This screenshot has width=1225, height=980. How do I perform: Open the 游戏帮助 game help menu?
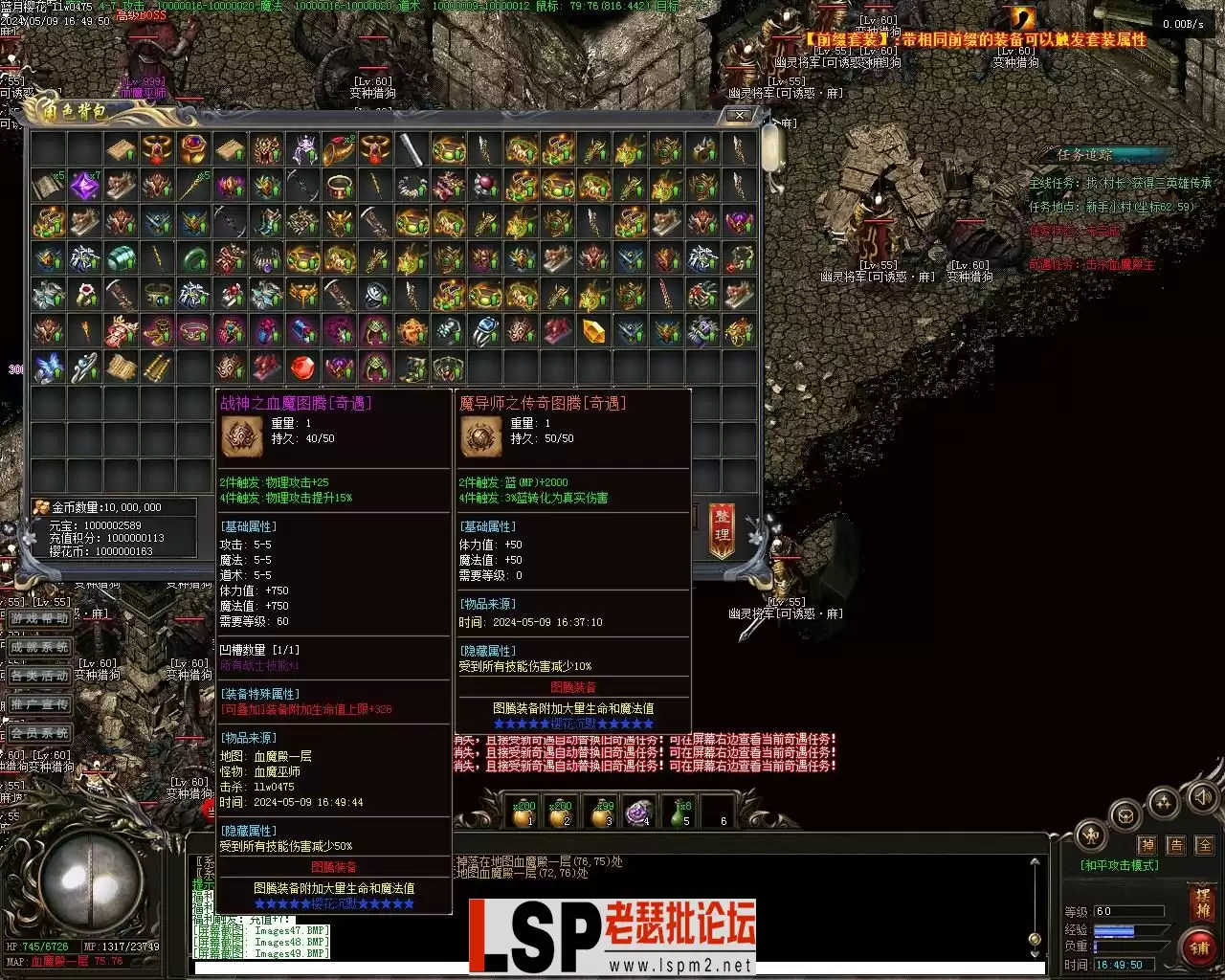tap(39, 618)
